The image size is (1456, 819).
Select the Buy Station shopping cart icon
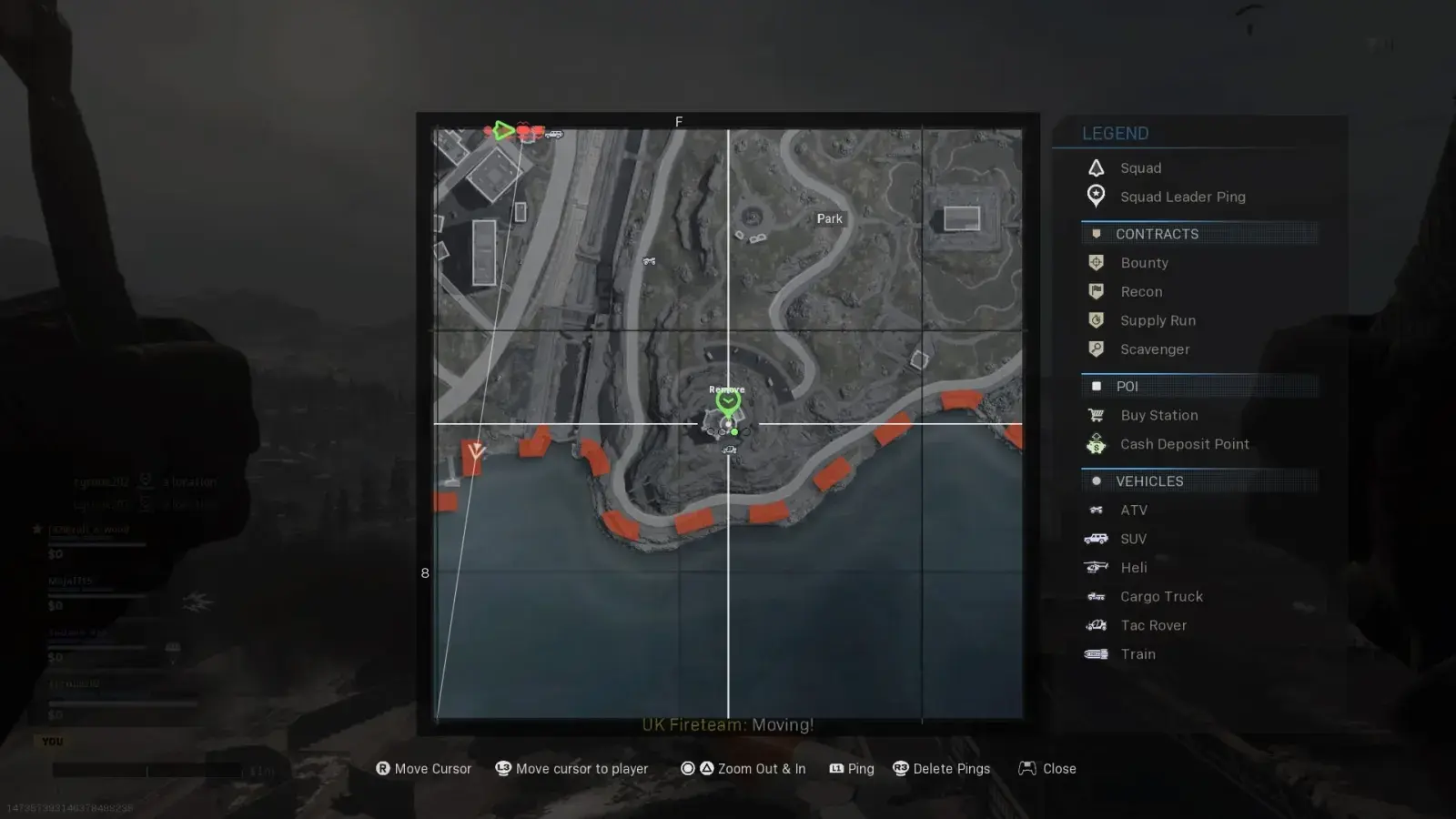click(1097, 415)
